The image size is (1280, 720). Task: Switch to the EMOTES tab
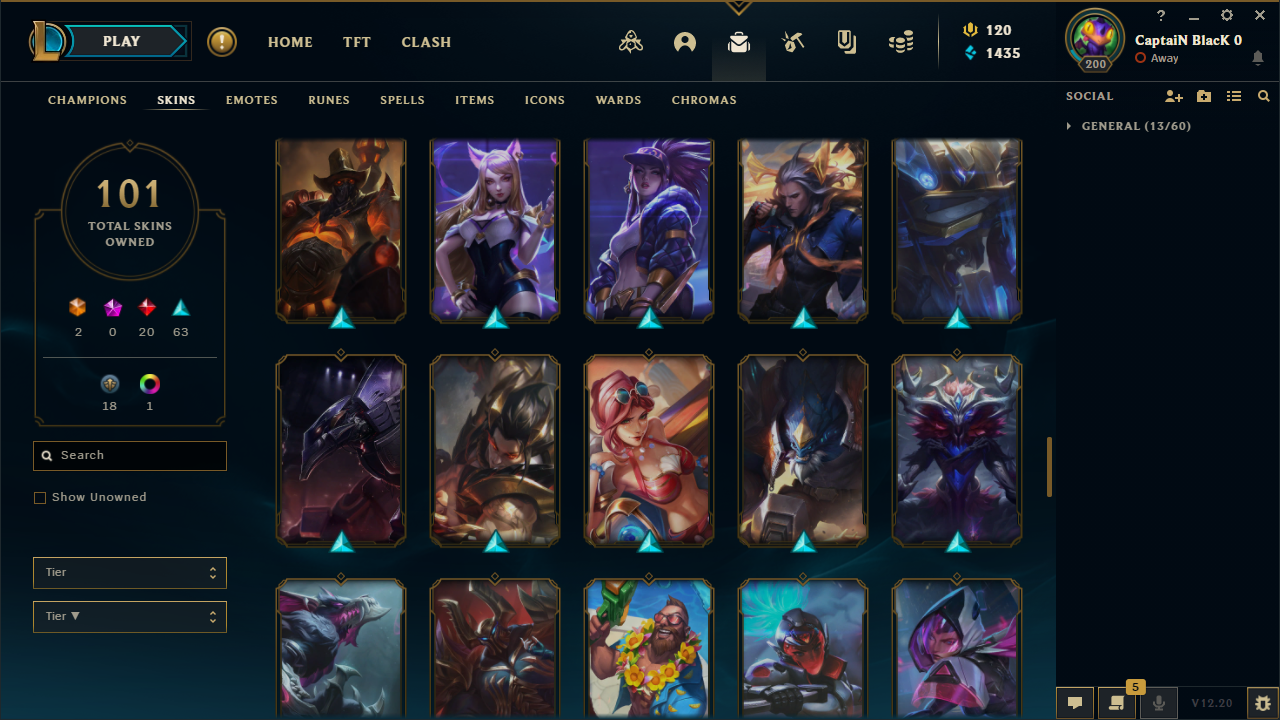coord(252,100)
